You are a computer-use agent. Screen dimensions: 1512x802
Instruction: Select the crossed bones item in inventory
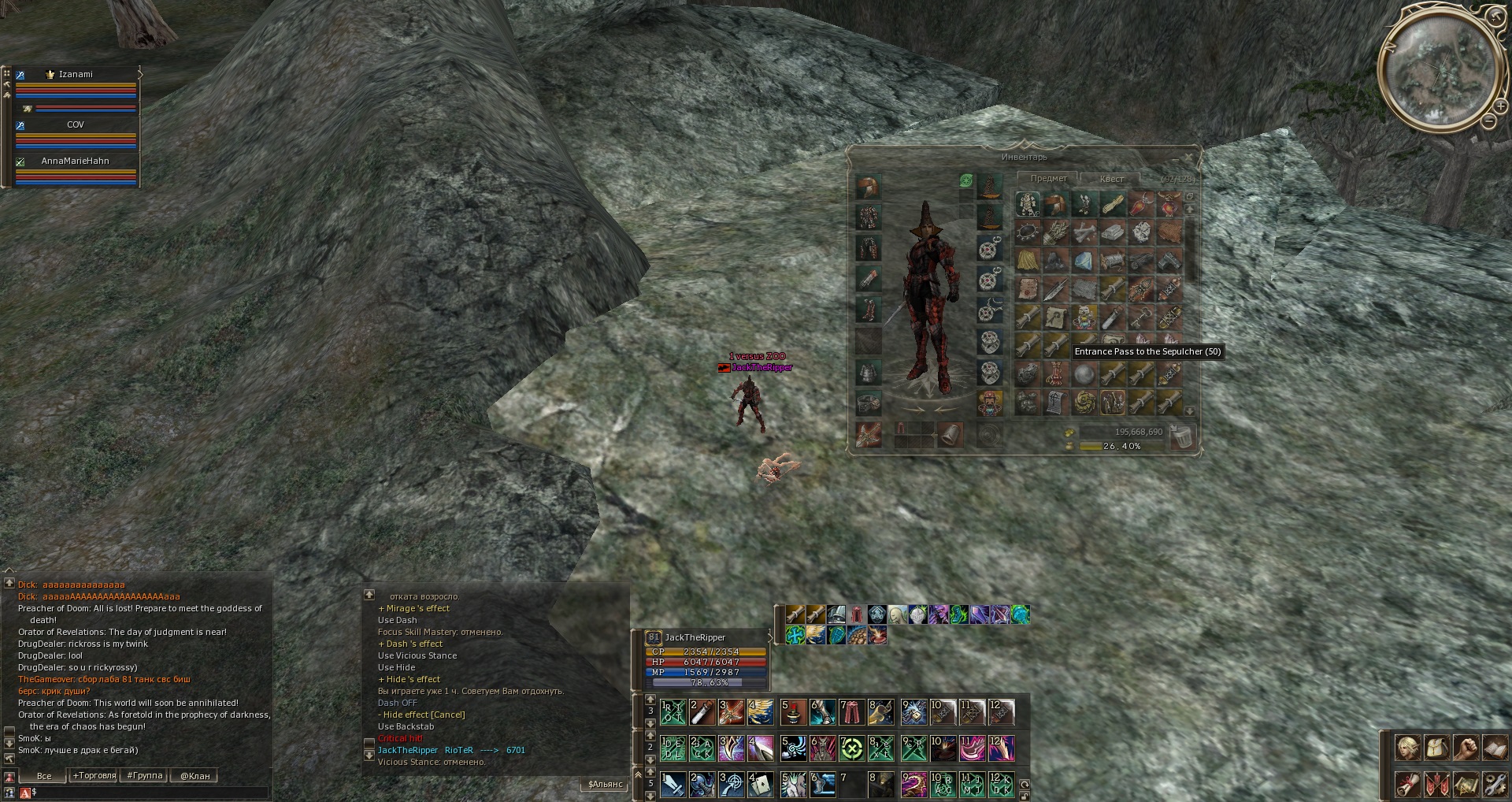1084,232
